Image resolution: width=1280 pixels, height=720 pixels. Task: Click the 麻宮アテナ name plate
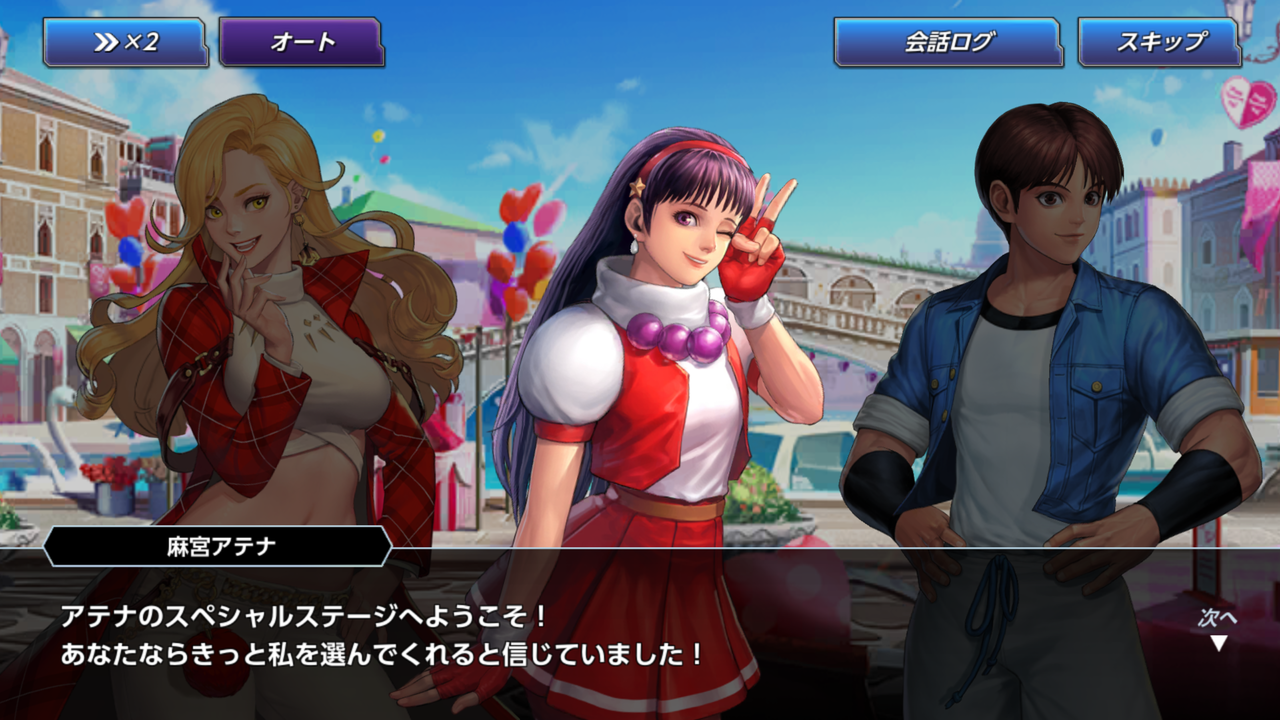[x=218, y=545]
